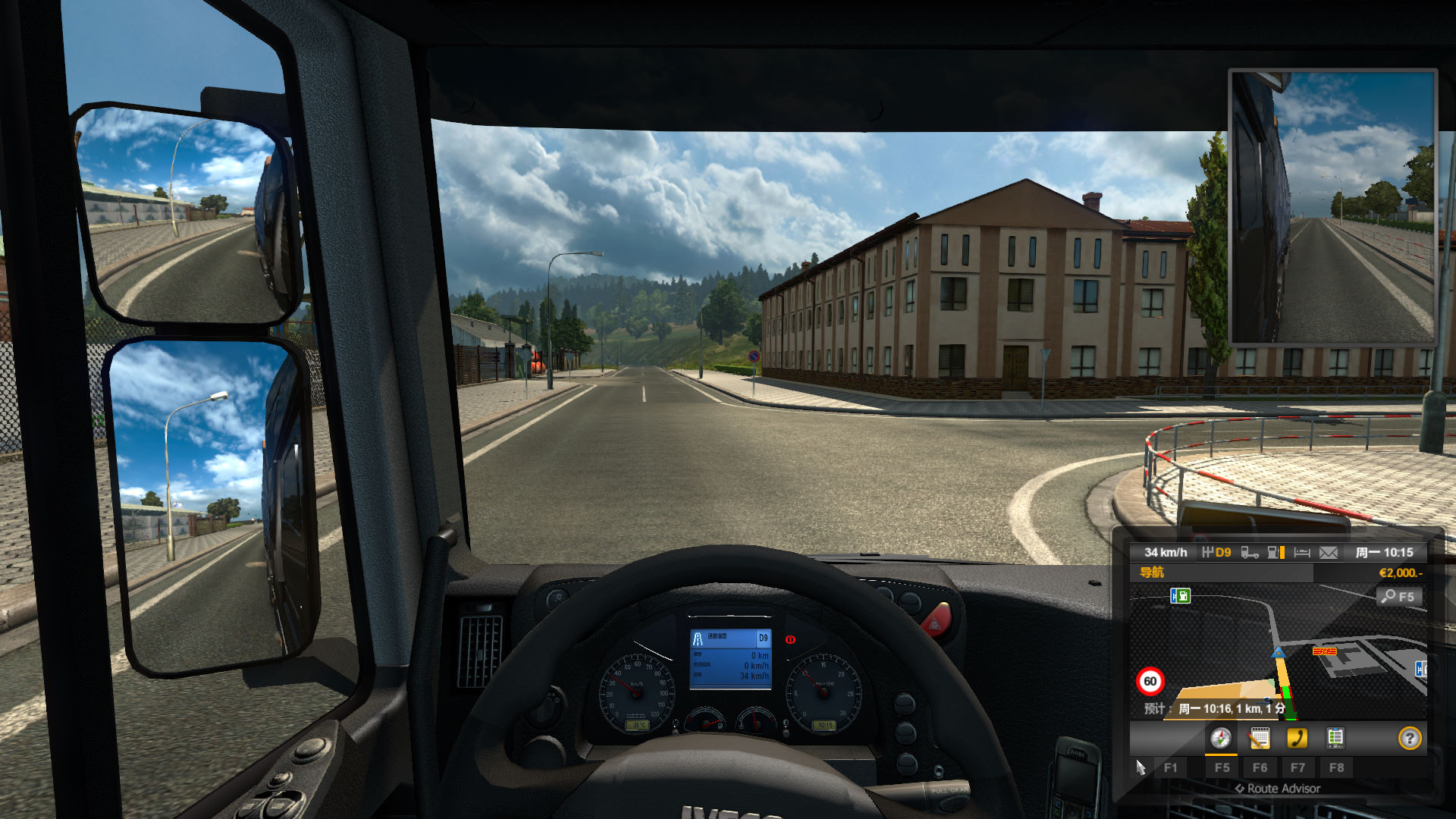
Task: Click the help question mark icon
Action: (1410, 739)
